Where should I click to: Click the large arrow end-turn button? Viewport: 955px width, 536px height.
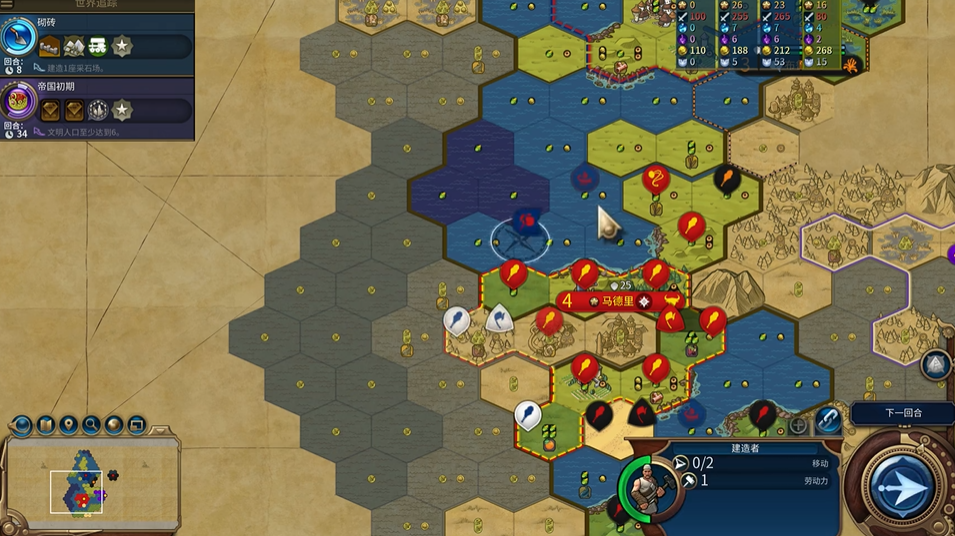click(x=901, y=487)
